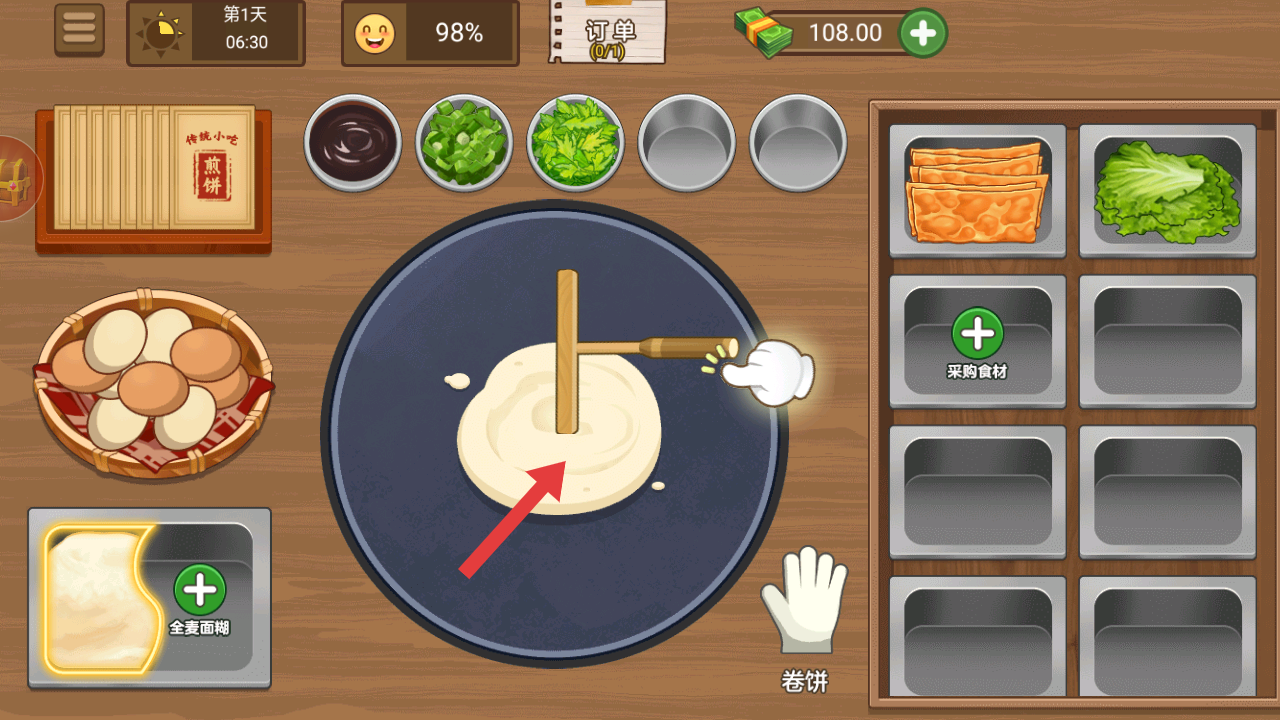Screen dimensions: 1280x720
Task: Open the treasure chest icon
Action: [x=14, y=178]
